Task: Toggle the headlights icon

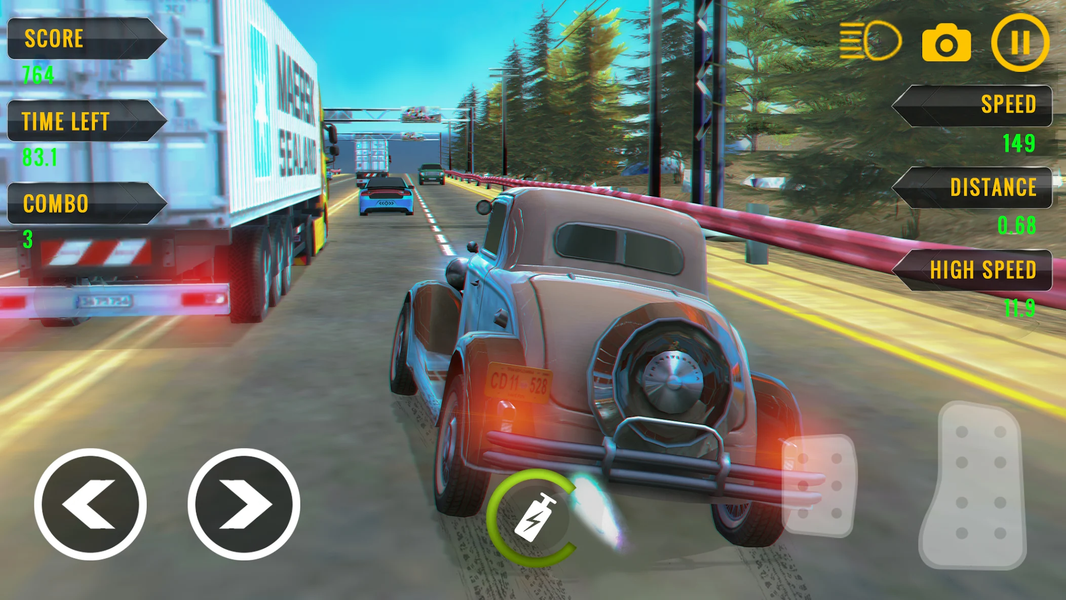Action: coord(870,43)
